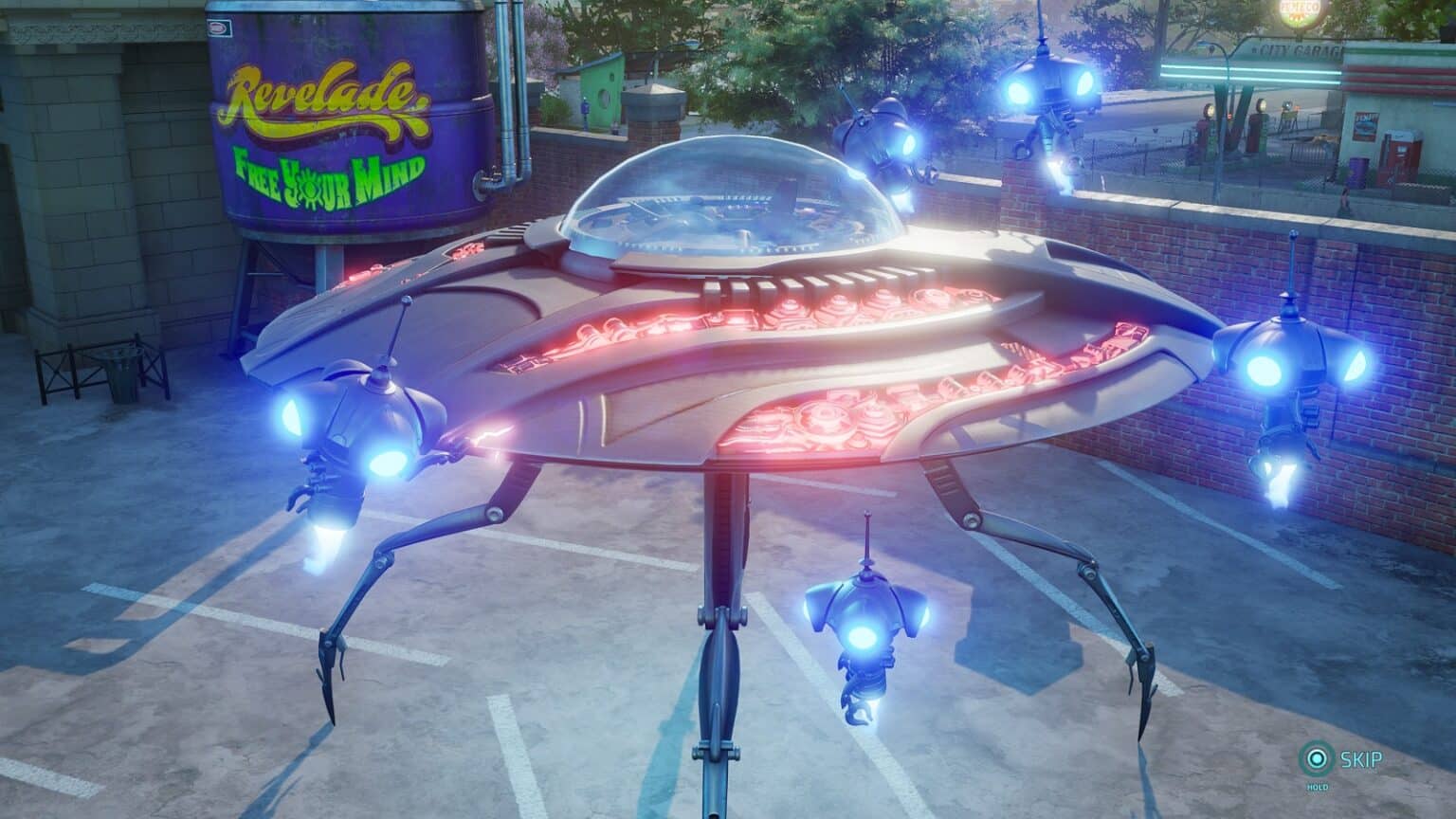This screenshot has height=819, width=1456.
Task: Click the circular SKIP button prompt icon
Action: (x=1317, y=759)
